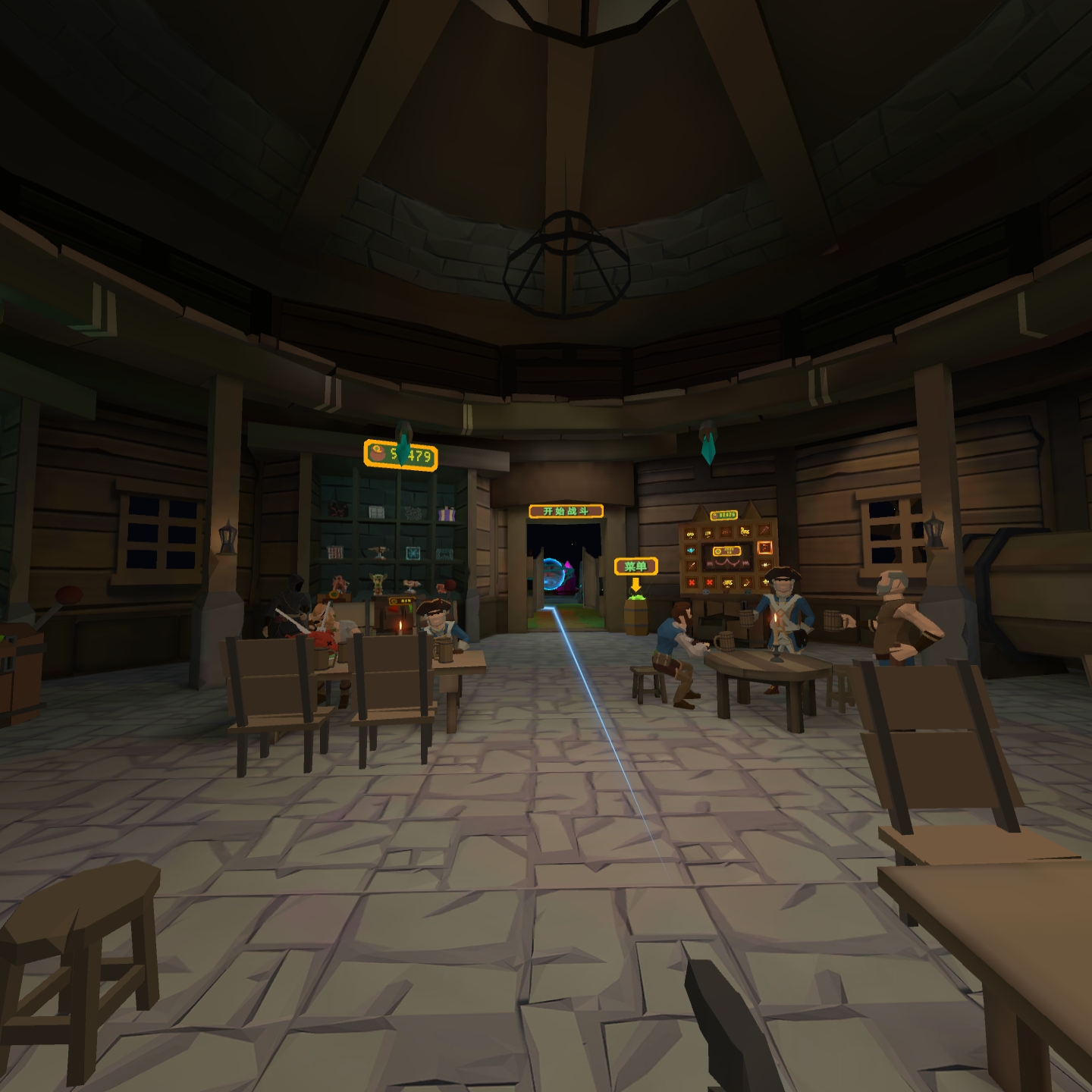Select the golden duck figure icon on the upgrade board

pyautogui.click(x=745, y=532)
